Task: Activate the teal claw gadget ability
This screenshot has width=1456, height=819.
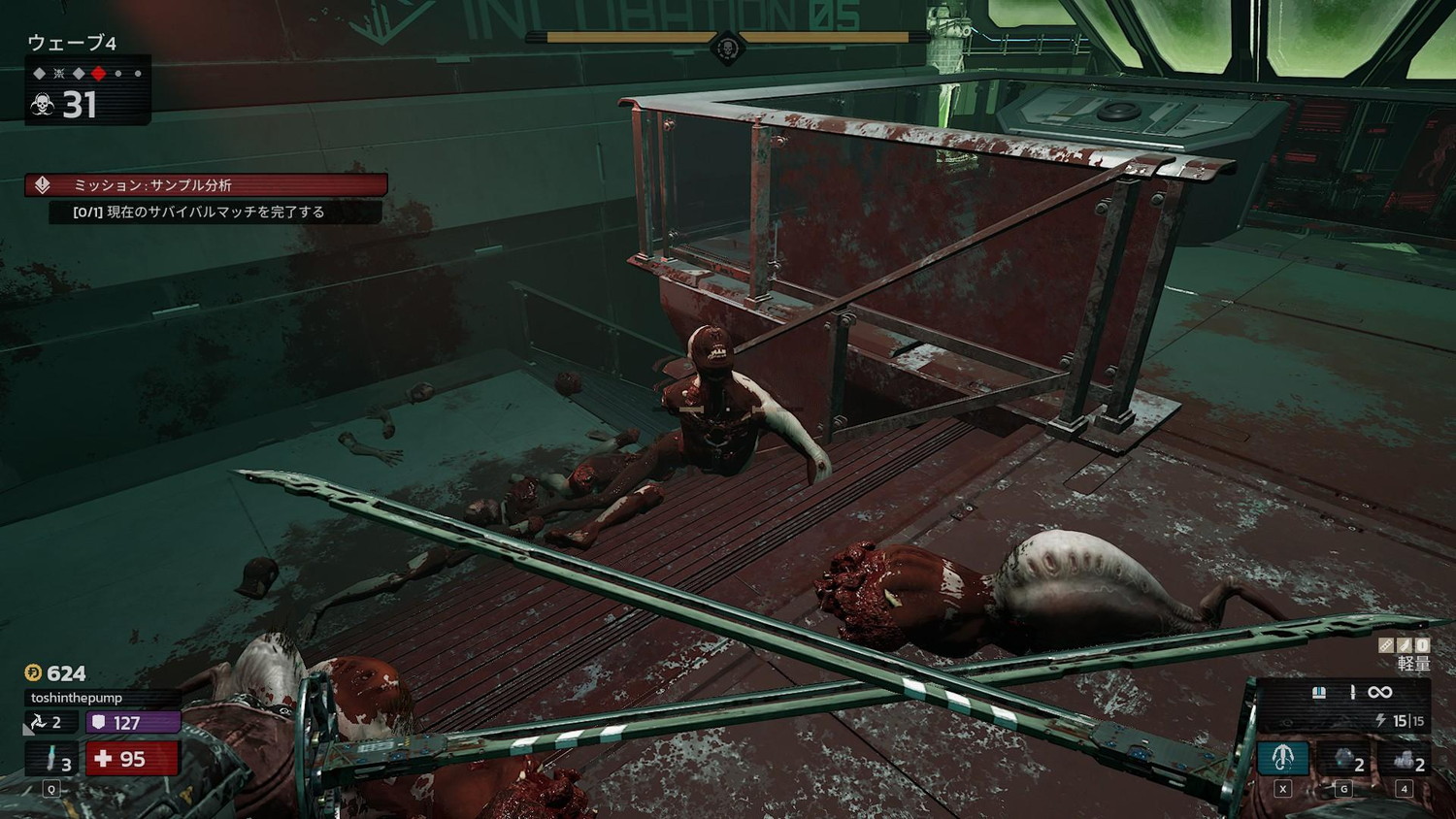Action: pos(1283,758)
